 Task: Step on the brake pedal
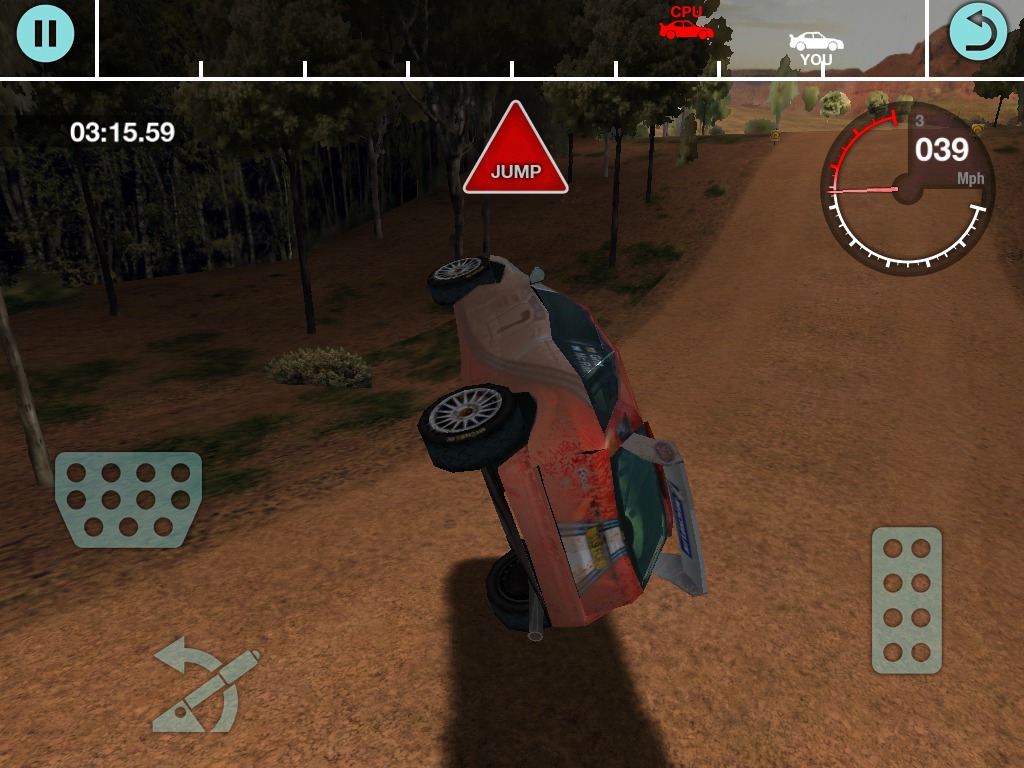[x=129, y=499]
